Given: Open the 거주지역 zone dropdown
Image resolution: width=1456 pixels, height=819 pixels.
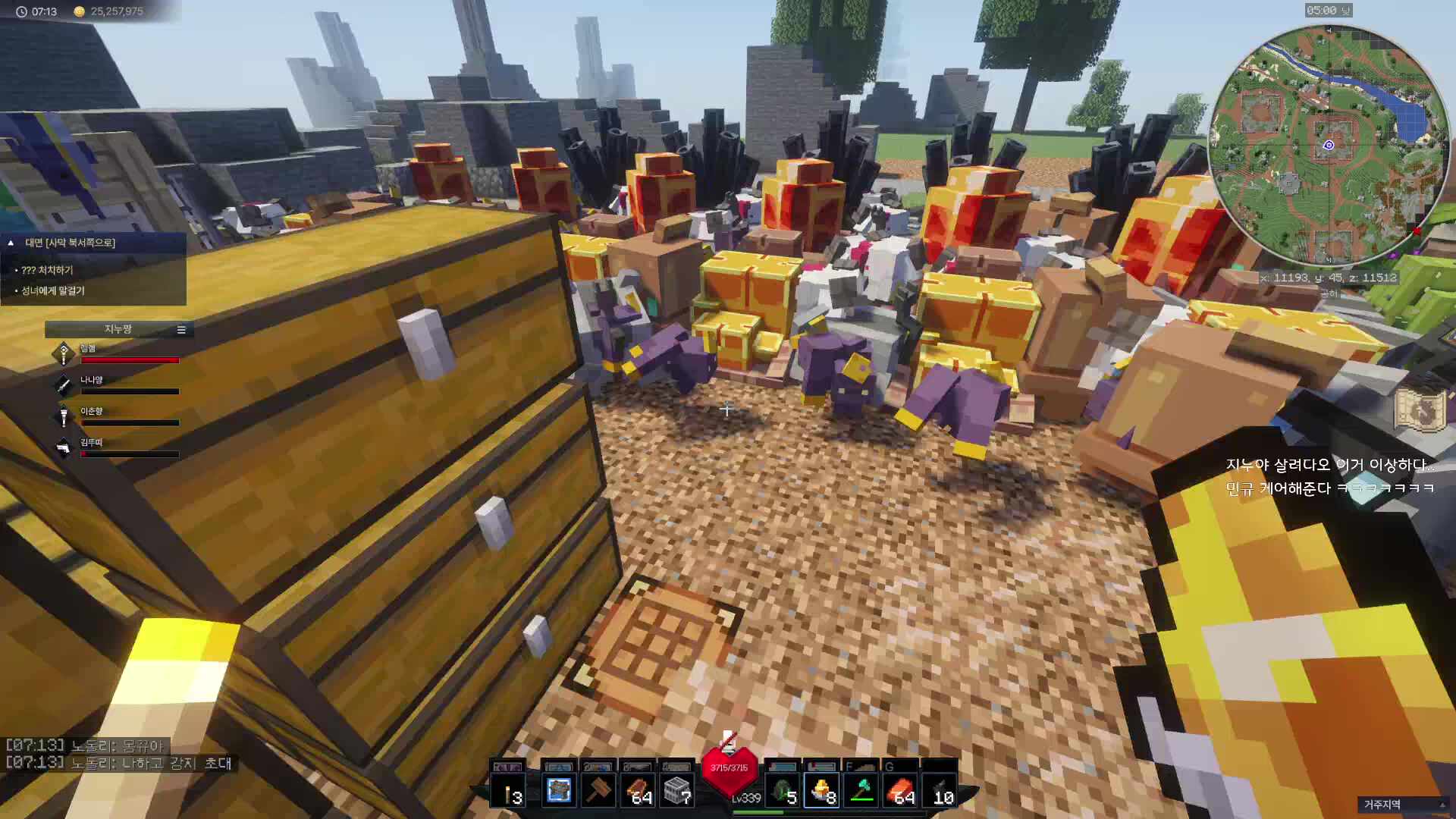Looking at the screenshot, I should (1401, 805).
